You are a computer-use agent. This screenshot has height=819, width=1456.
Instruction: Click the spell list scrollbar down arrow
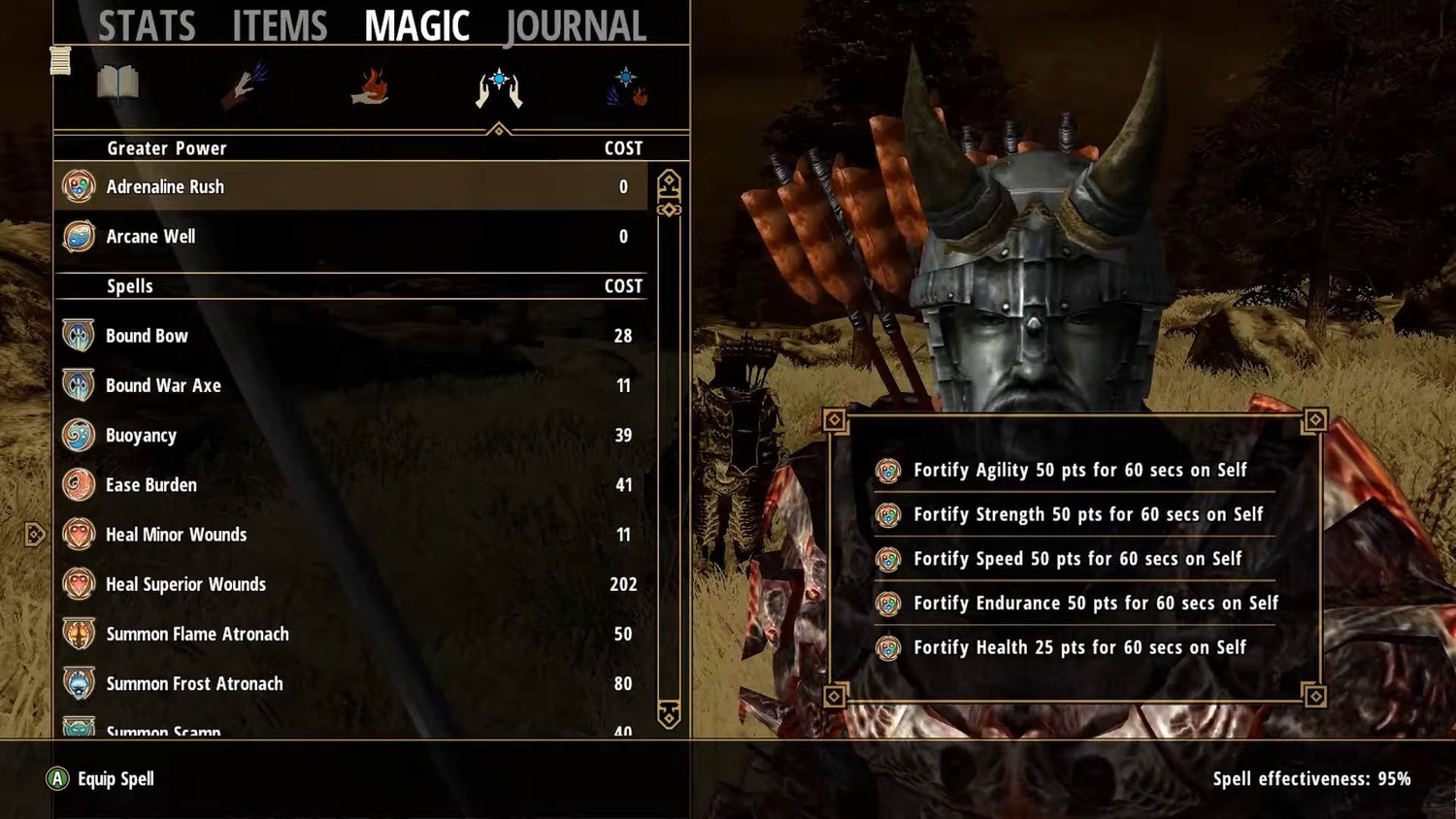click(669, 714)
